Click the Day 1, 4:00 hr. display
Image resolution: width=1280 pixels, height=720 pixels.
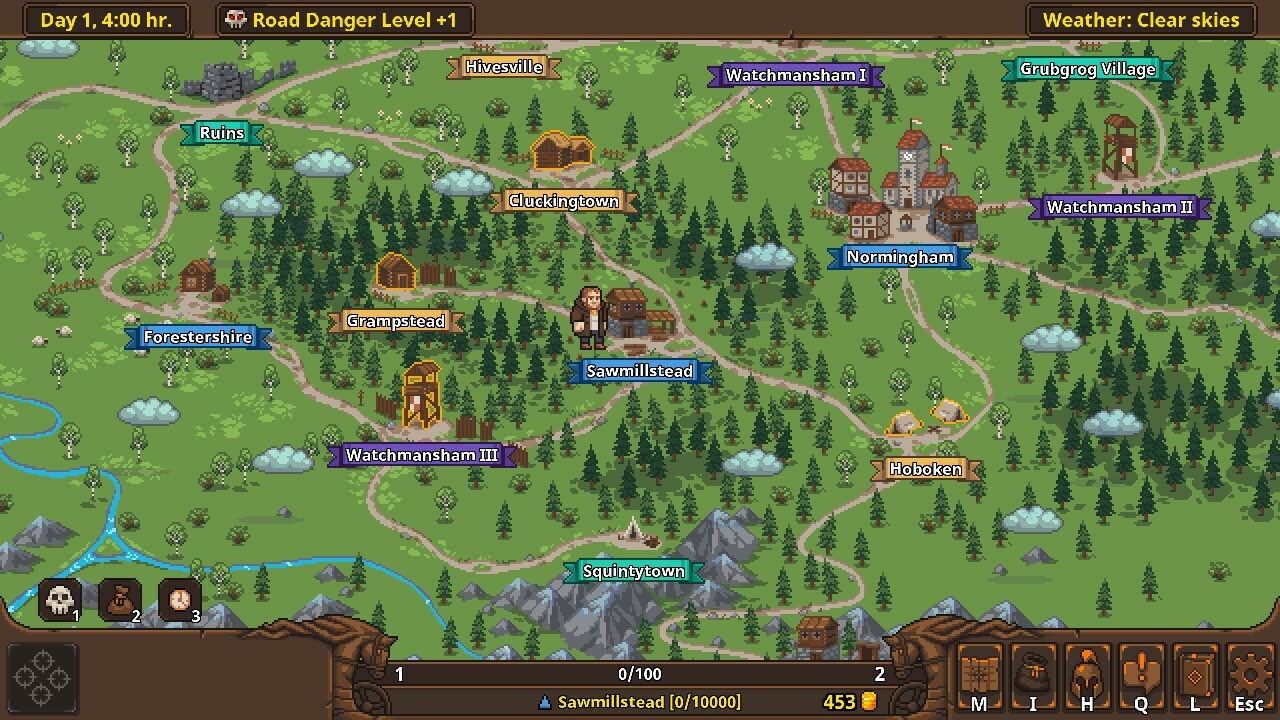pos(105,19)
